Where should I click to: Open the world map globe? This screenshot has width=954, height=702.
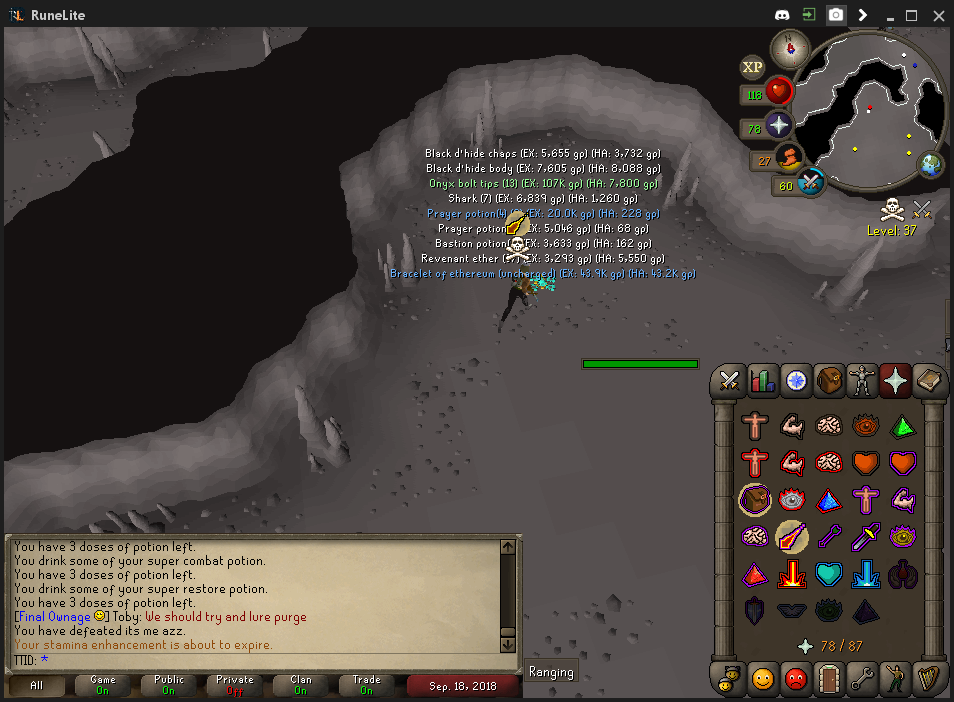(x=931, y=165)
